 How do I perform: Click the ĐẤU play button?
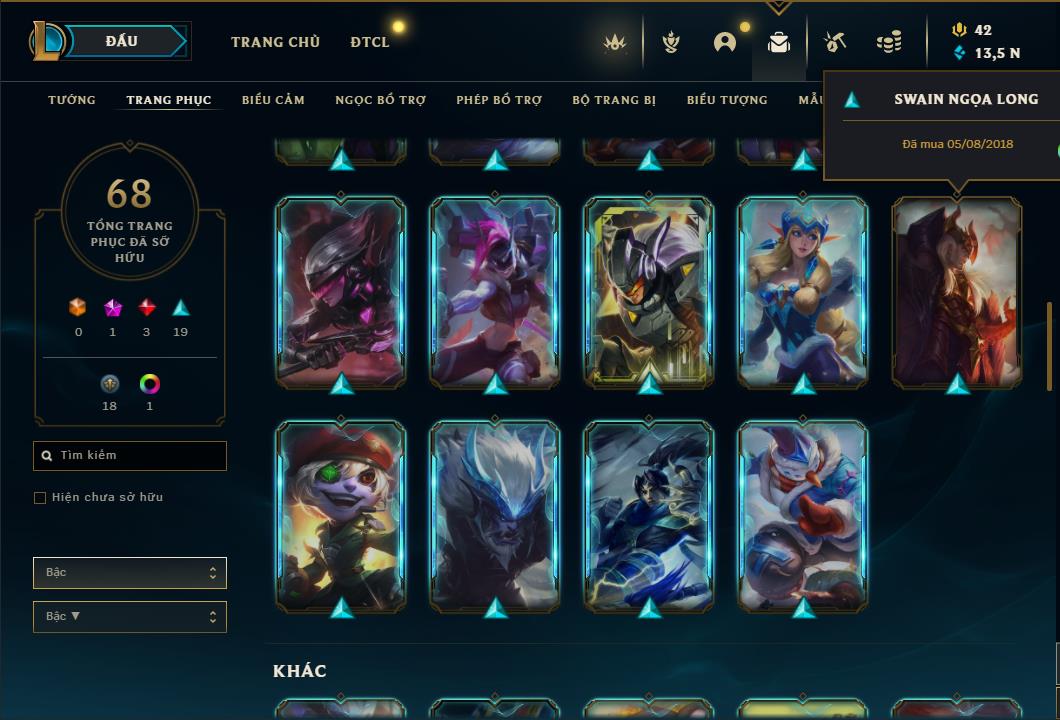tap(122, 41)
